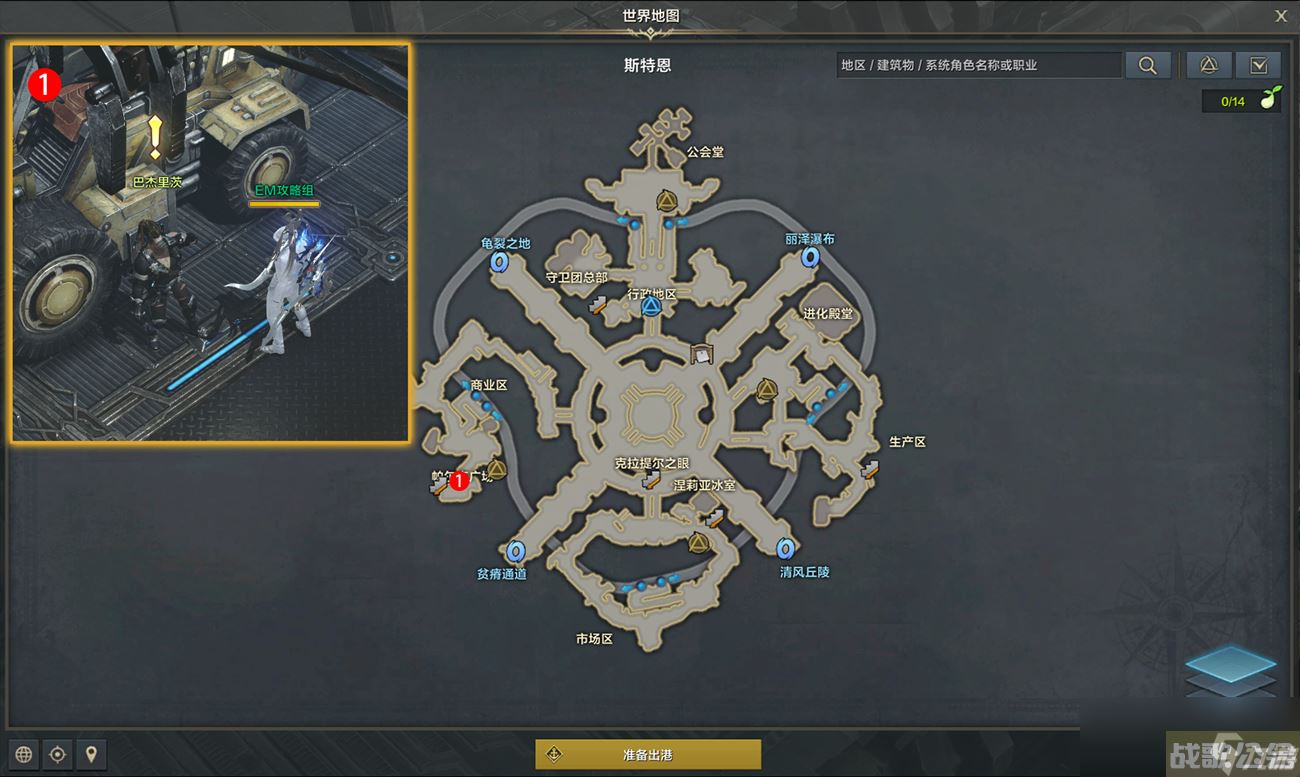1300x777 pixels.
Task: Click the checklist icon in the top right
Action: pos(1258,63)
